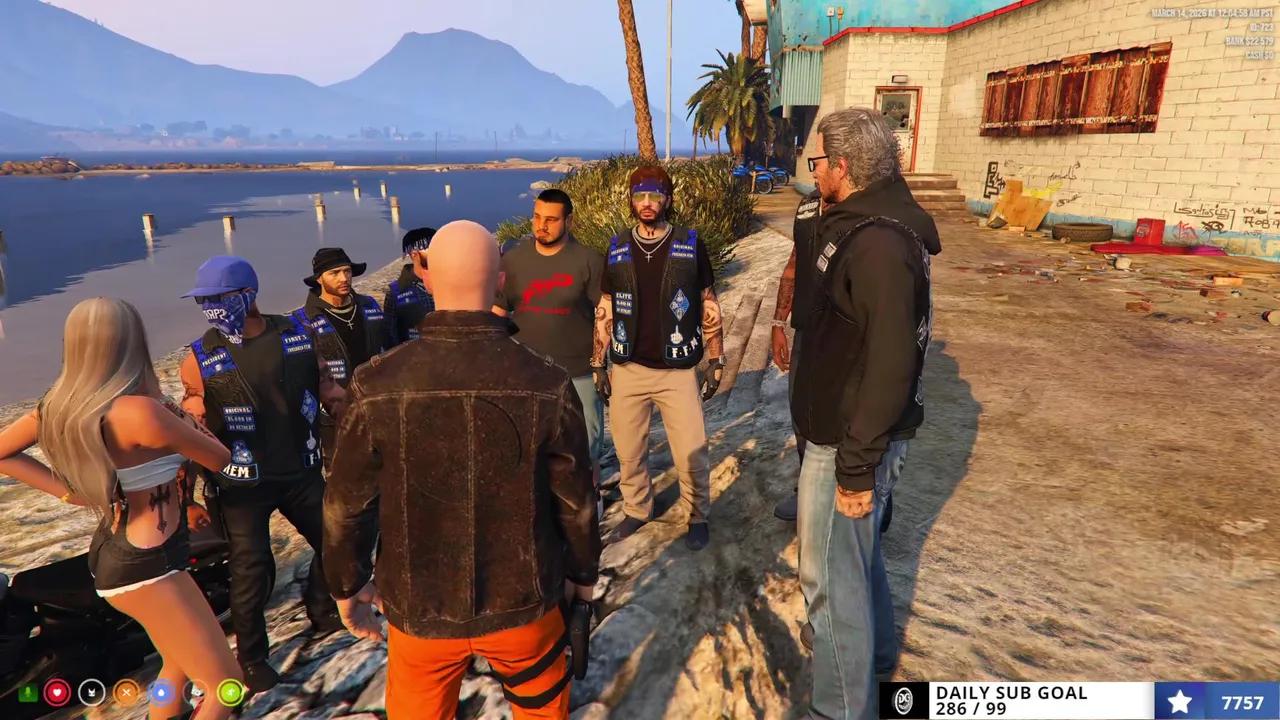The image size is (1280, 720).
Task: Click the white armor status icon
Action: click(92, 692)
